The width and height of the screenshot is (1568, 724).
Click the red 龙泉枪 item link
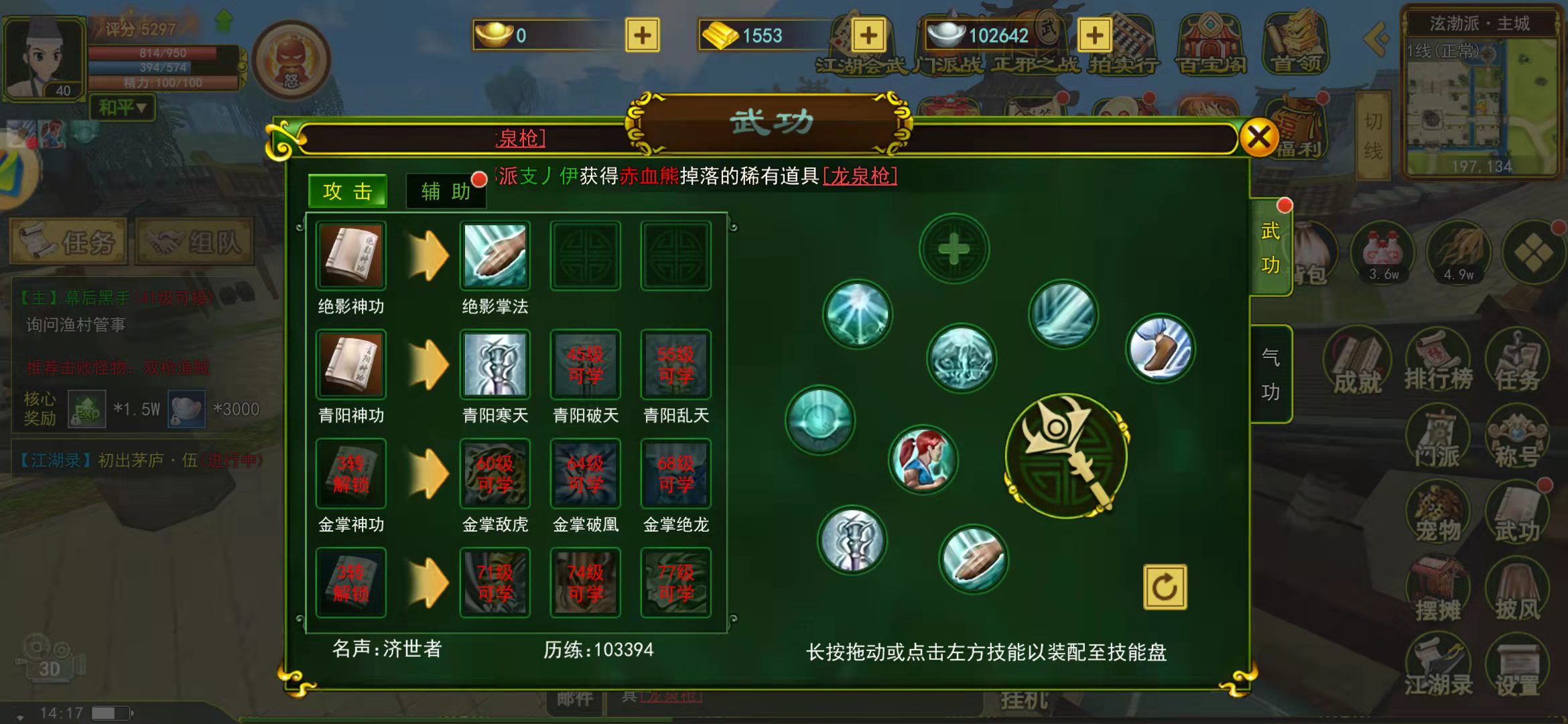(860, 175)
